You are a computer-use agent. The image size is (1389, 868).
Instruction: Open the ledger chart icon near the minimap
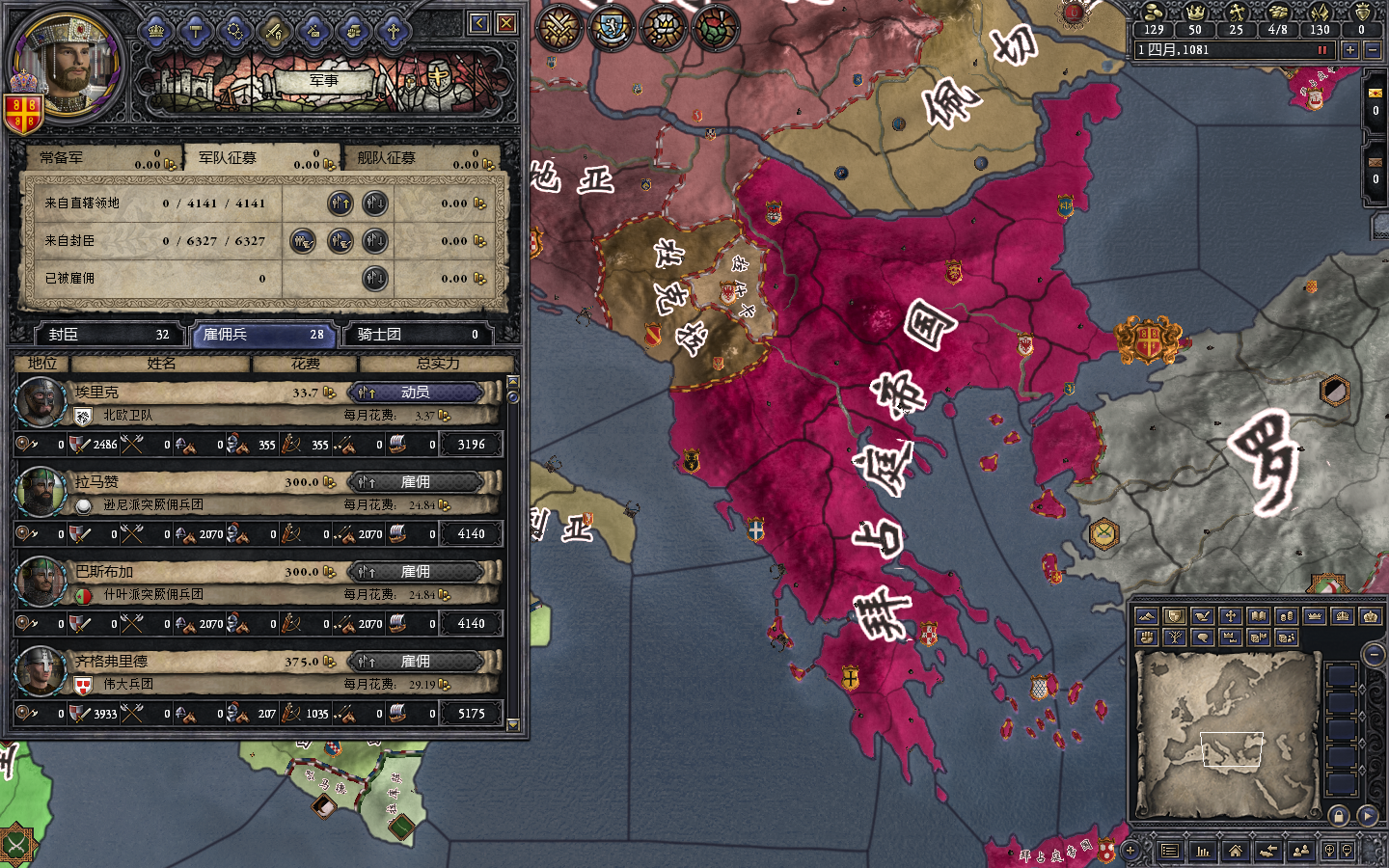(1201, 852)
